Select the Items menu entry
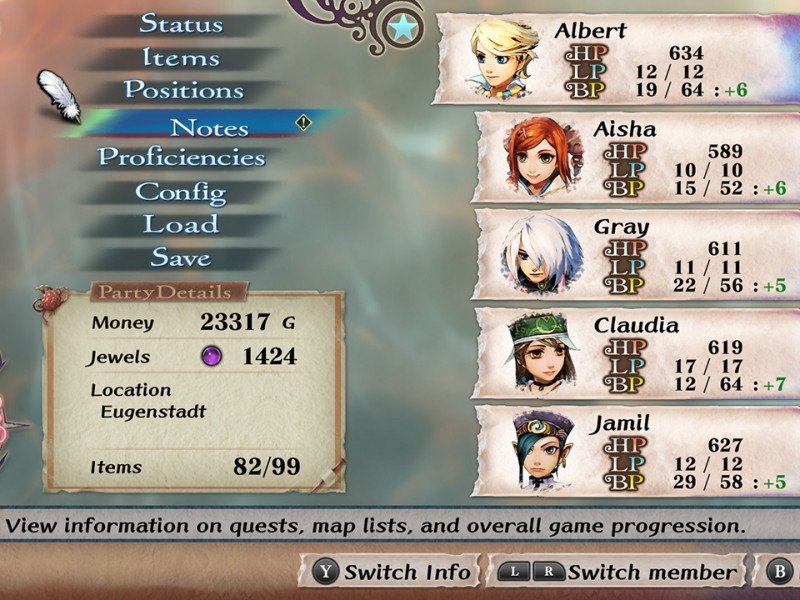The width and height of the screenshot is (800, 600). (x=181, y=57)
